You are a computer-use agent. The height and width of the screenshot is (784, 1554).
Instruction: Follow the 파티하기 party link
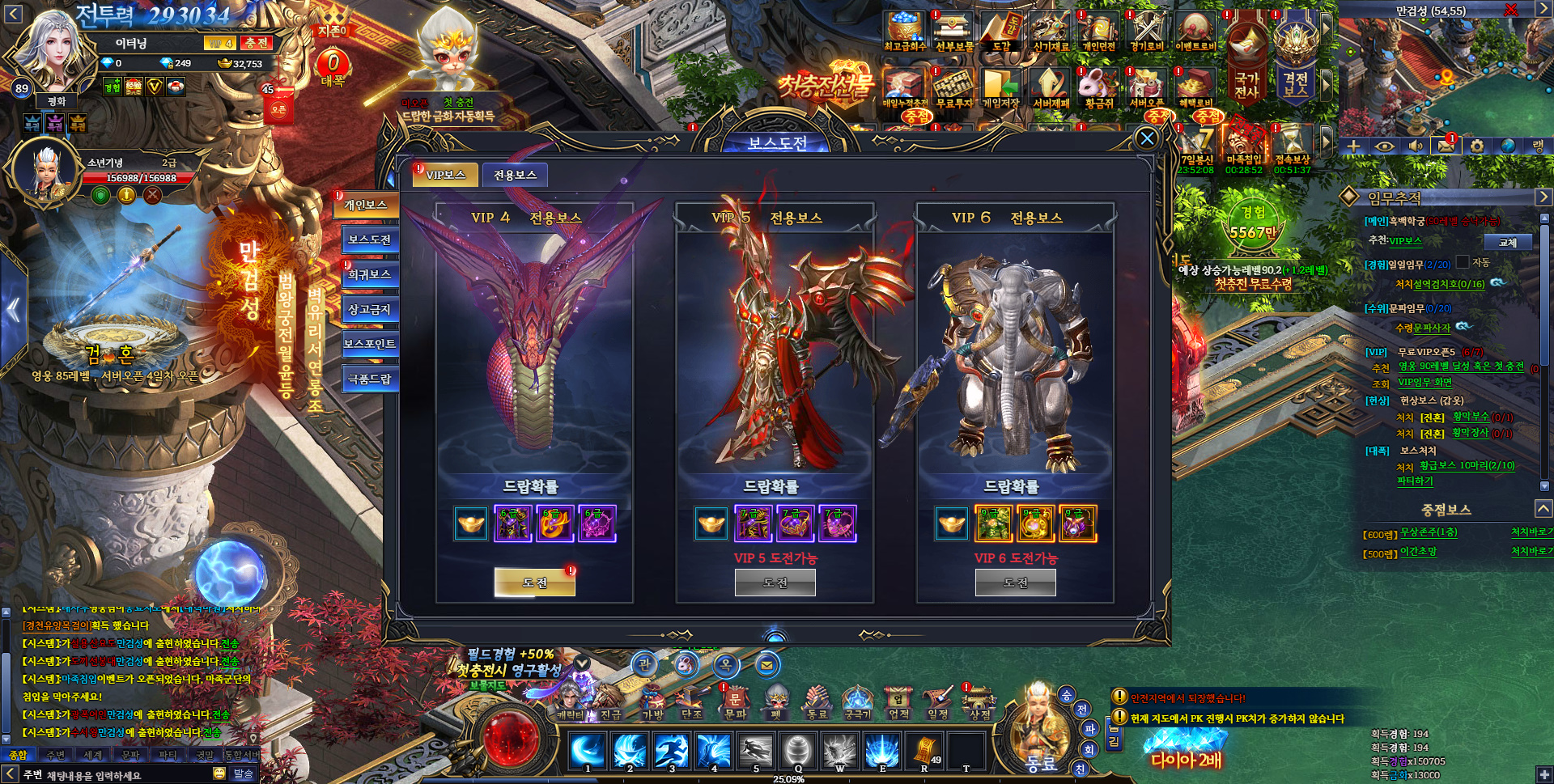[x=1415, y=481]
